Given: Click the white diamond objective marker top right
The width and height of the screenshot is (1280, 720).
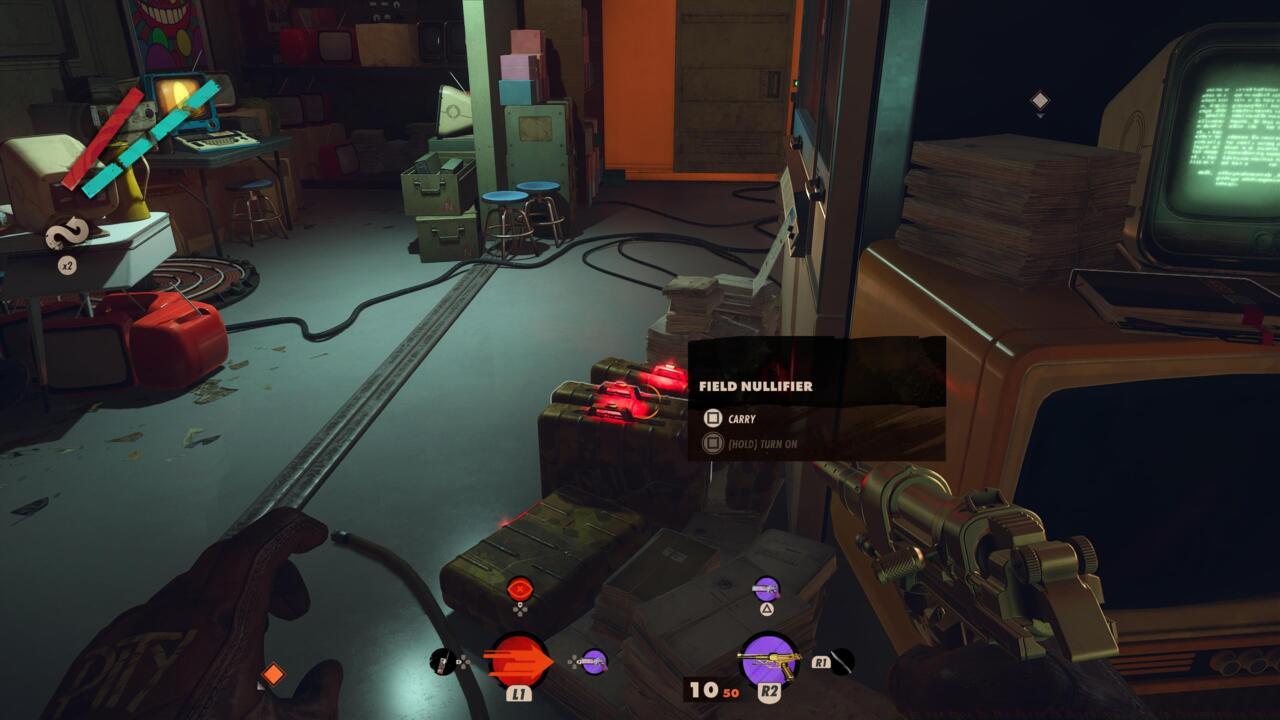Looking at the screenshot, I should [x=1040, y=98].
